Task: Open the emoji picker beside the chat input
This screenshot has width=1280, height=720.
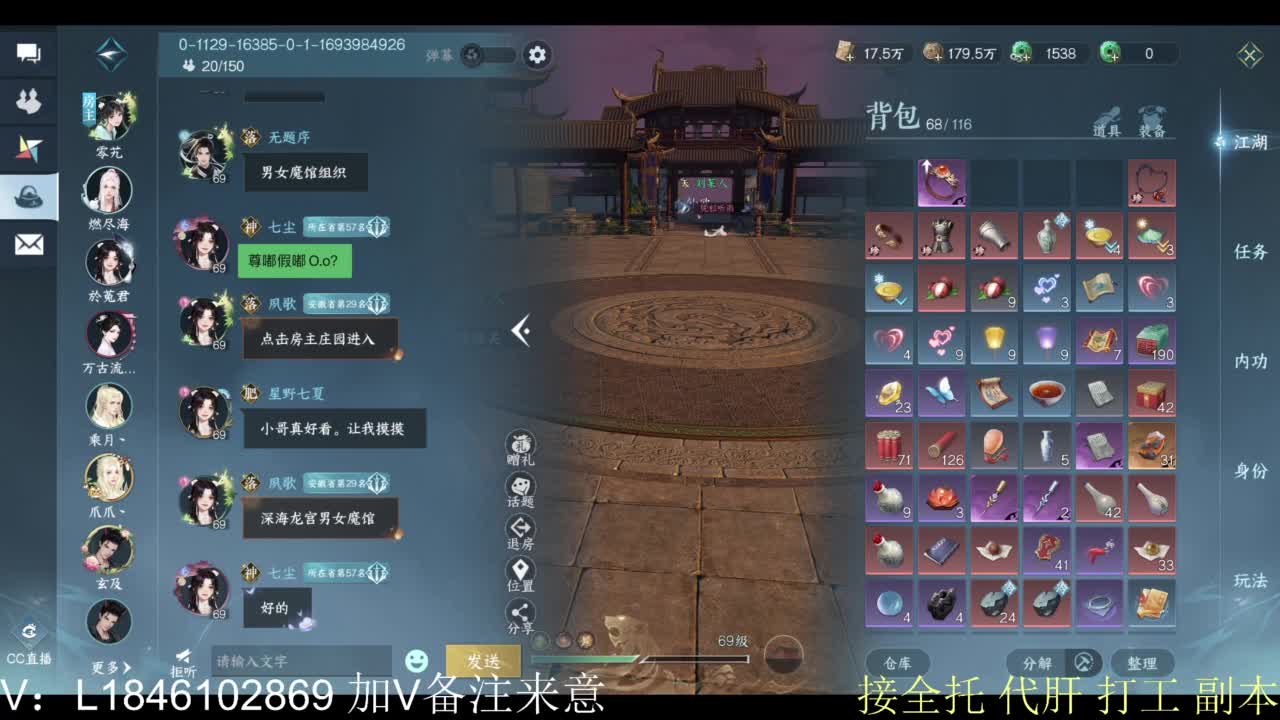Action: coord(414,658)
